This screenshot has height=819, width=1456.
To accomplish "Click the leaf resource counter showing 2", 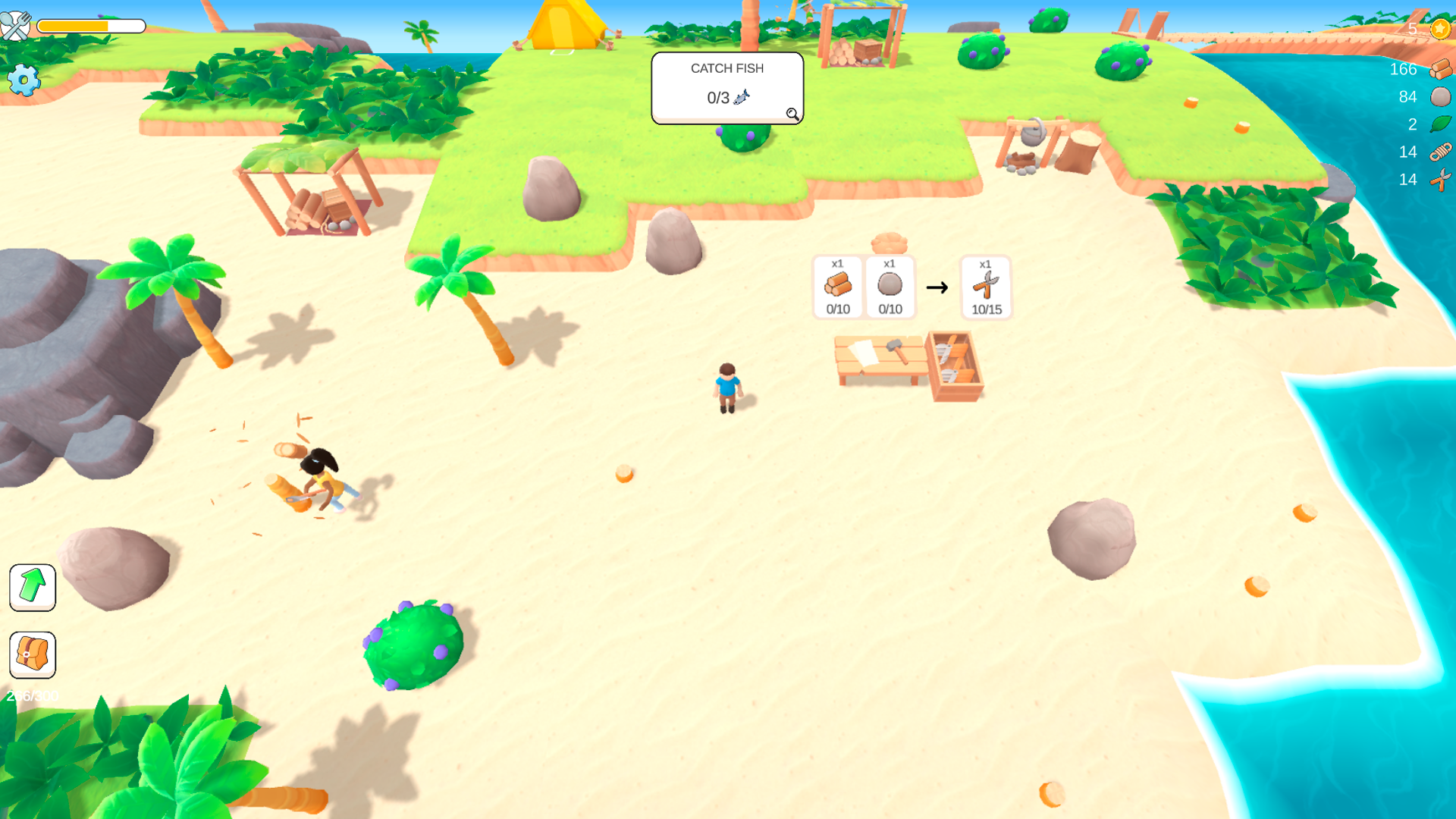I will point(1439,124).
